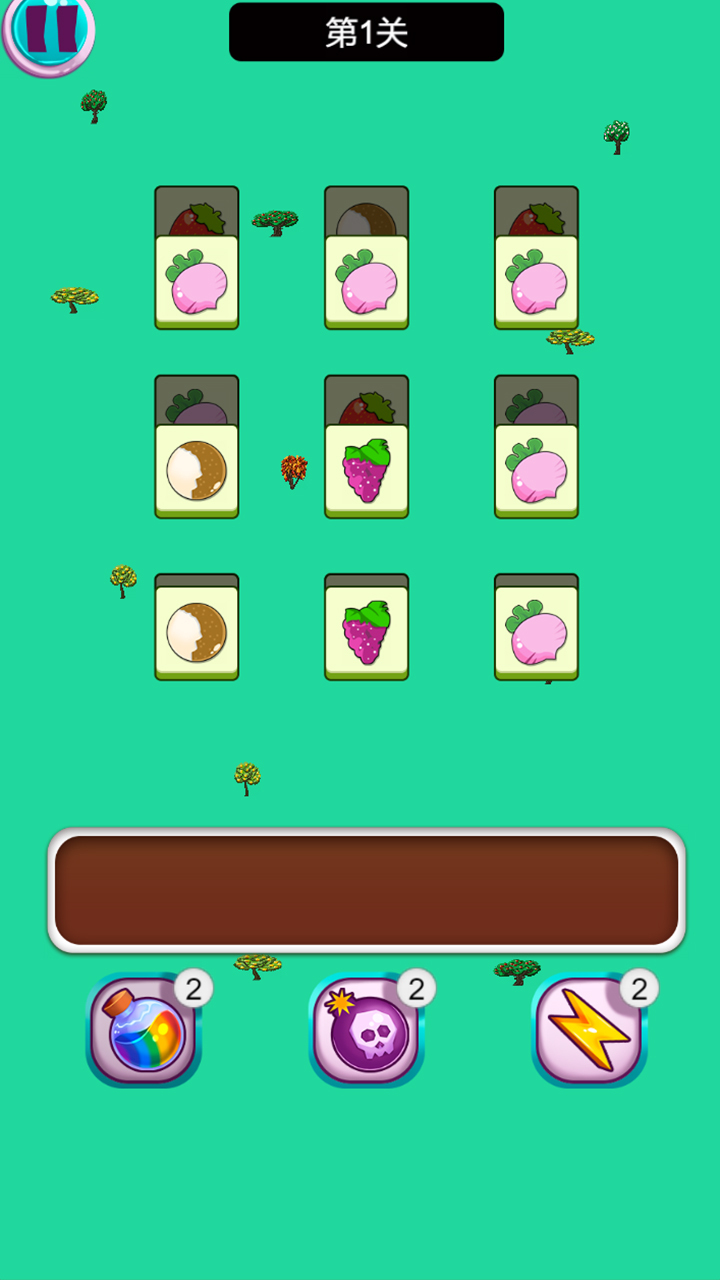The width and height of the screenshot is (720, 1280).
Task: Select the radish tile covering the coconut
Action: pos(366,282)
